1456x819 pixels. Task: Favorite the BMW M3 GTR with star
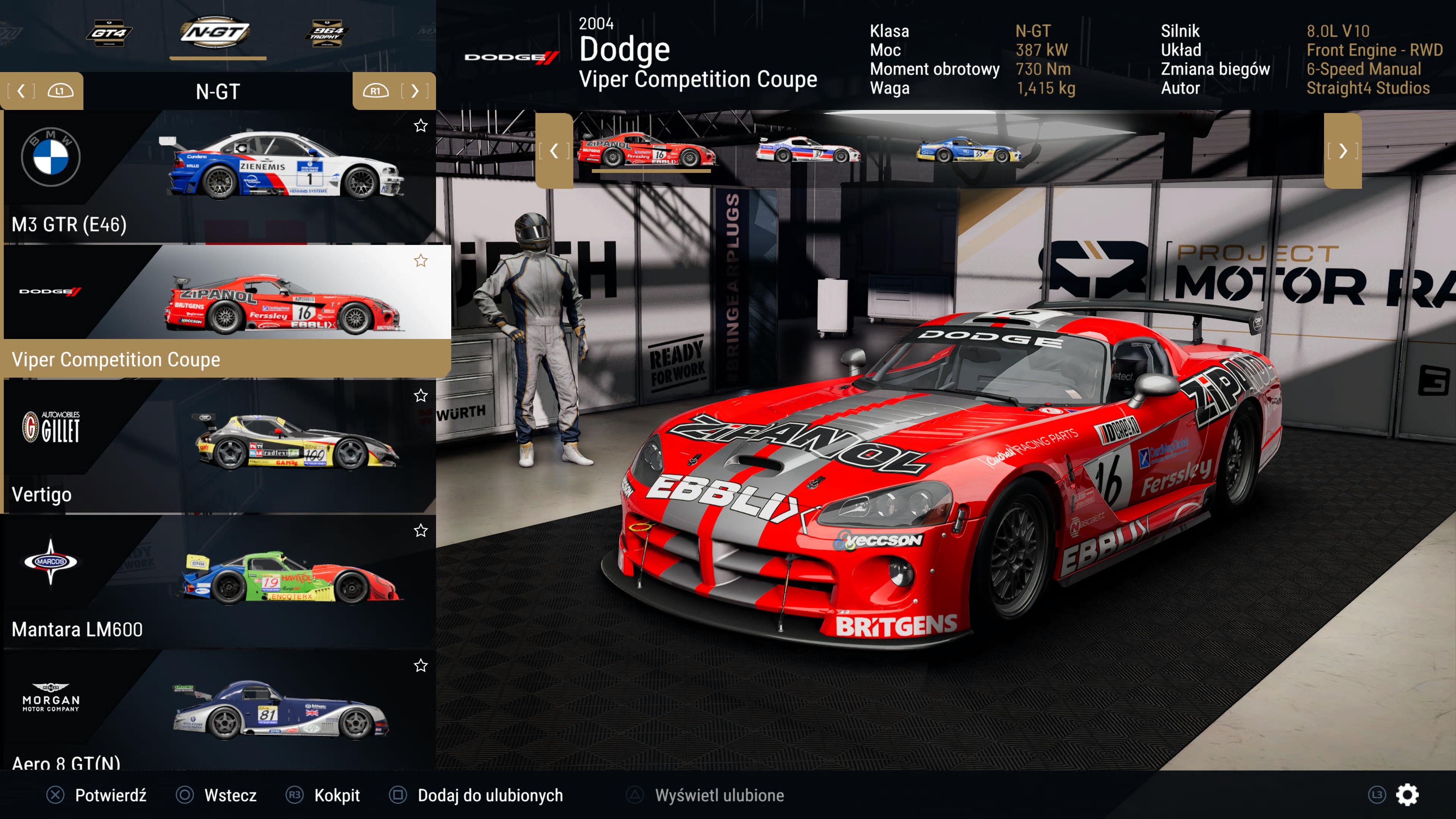(420, 126)
